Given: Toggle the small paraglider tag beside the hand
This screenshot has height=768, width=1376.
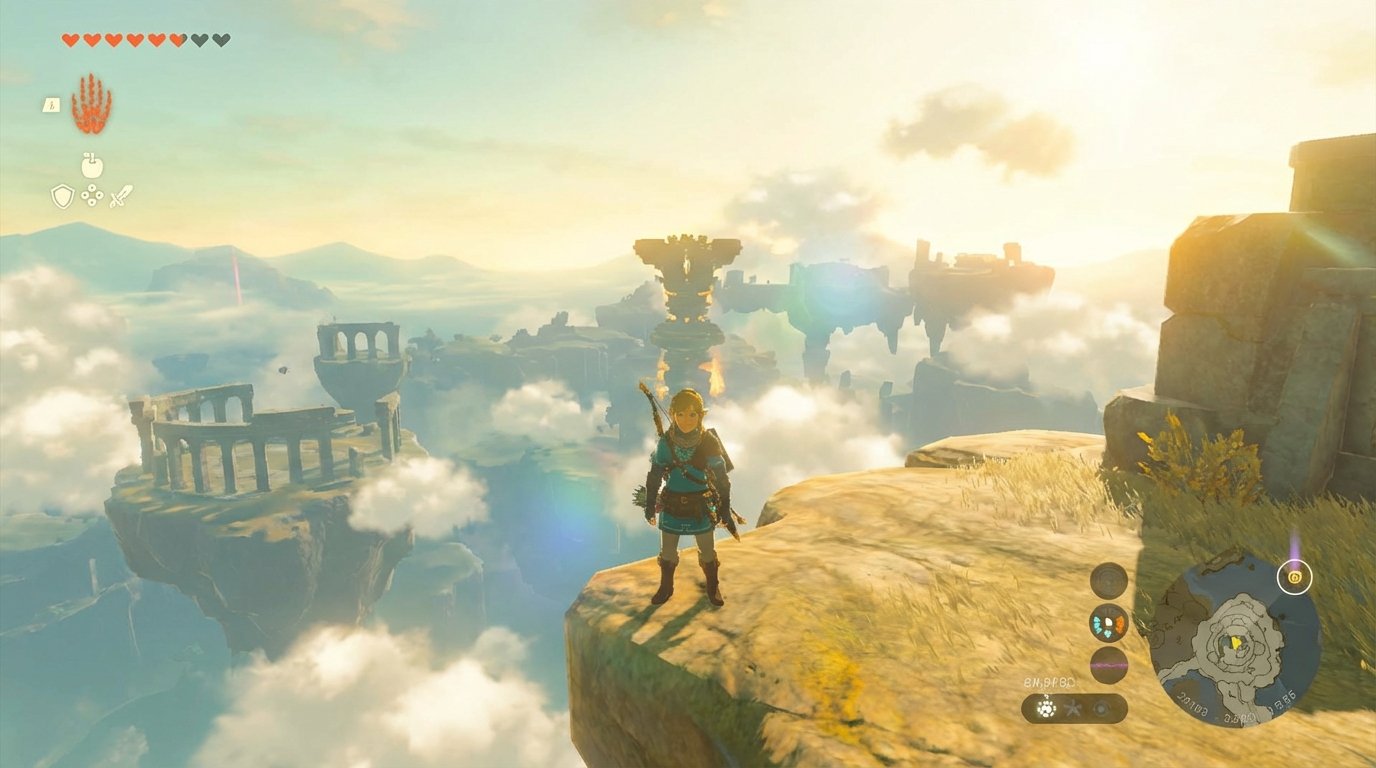Looking at the screenshot, I should pyautogui.click(x=52, y=105).
